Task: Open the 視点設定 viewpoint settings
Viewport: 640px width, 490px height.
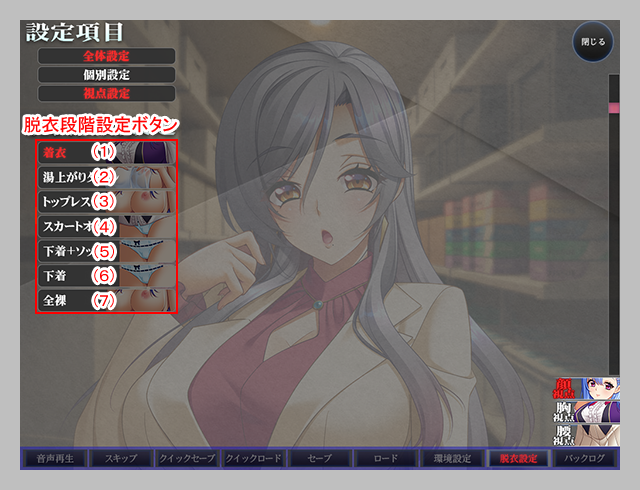Action: point(107,93)
